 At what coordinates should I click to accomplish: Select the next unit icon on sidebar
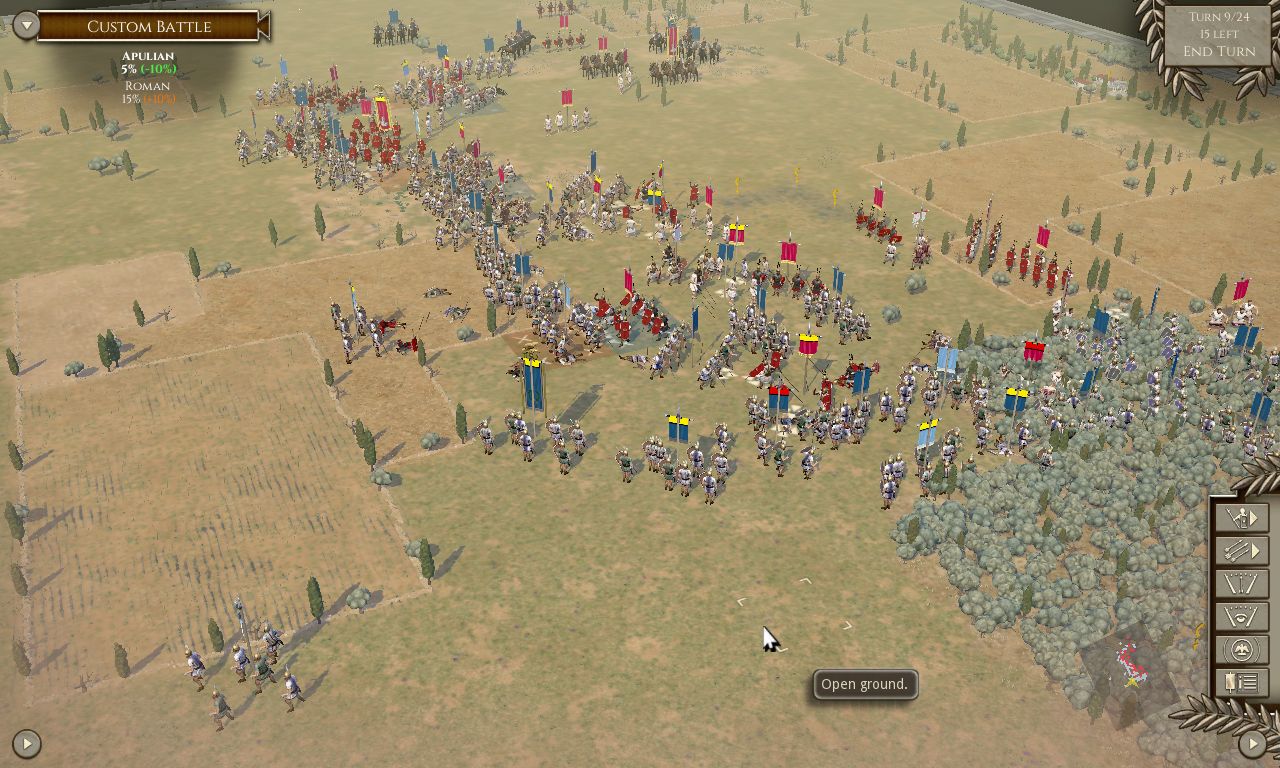(x=1241, y=517)
